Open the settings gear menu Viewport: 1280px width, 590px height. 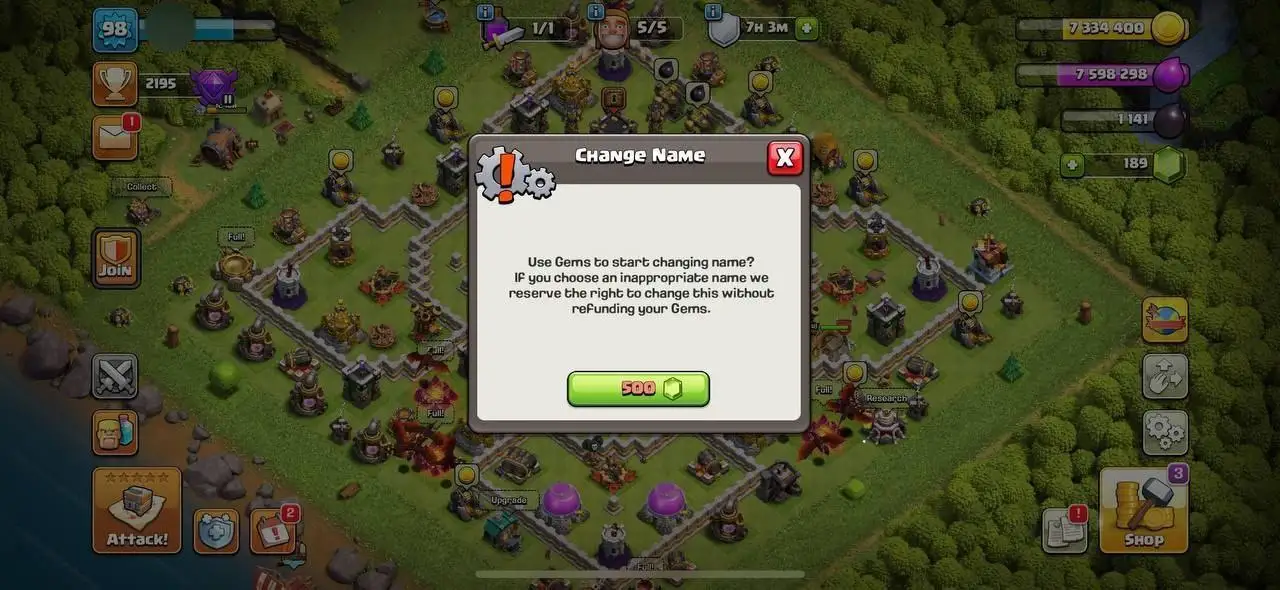1165,432
